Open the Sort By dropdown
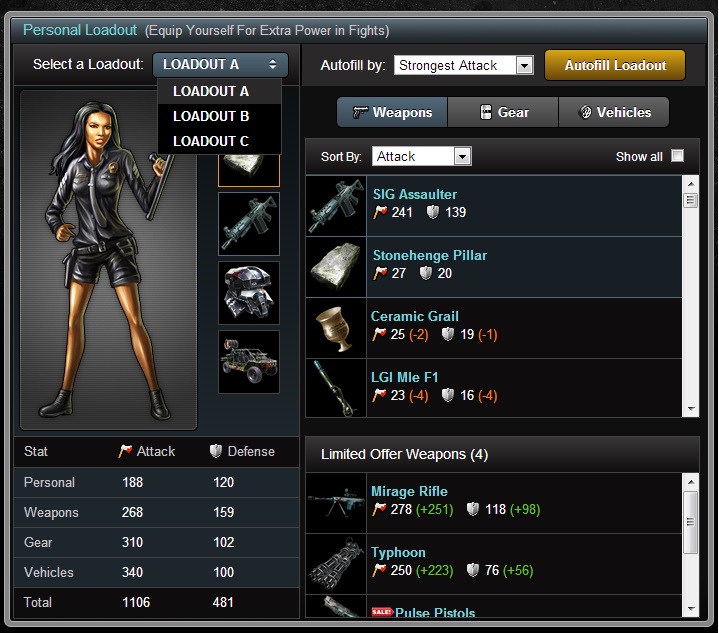The height and width of the screenshot is (633, 719). [x=421, y=156]
